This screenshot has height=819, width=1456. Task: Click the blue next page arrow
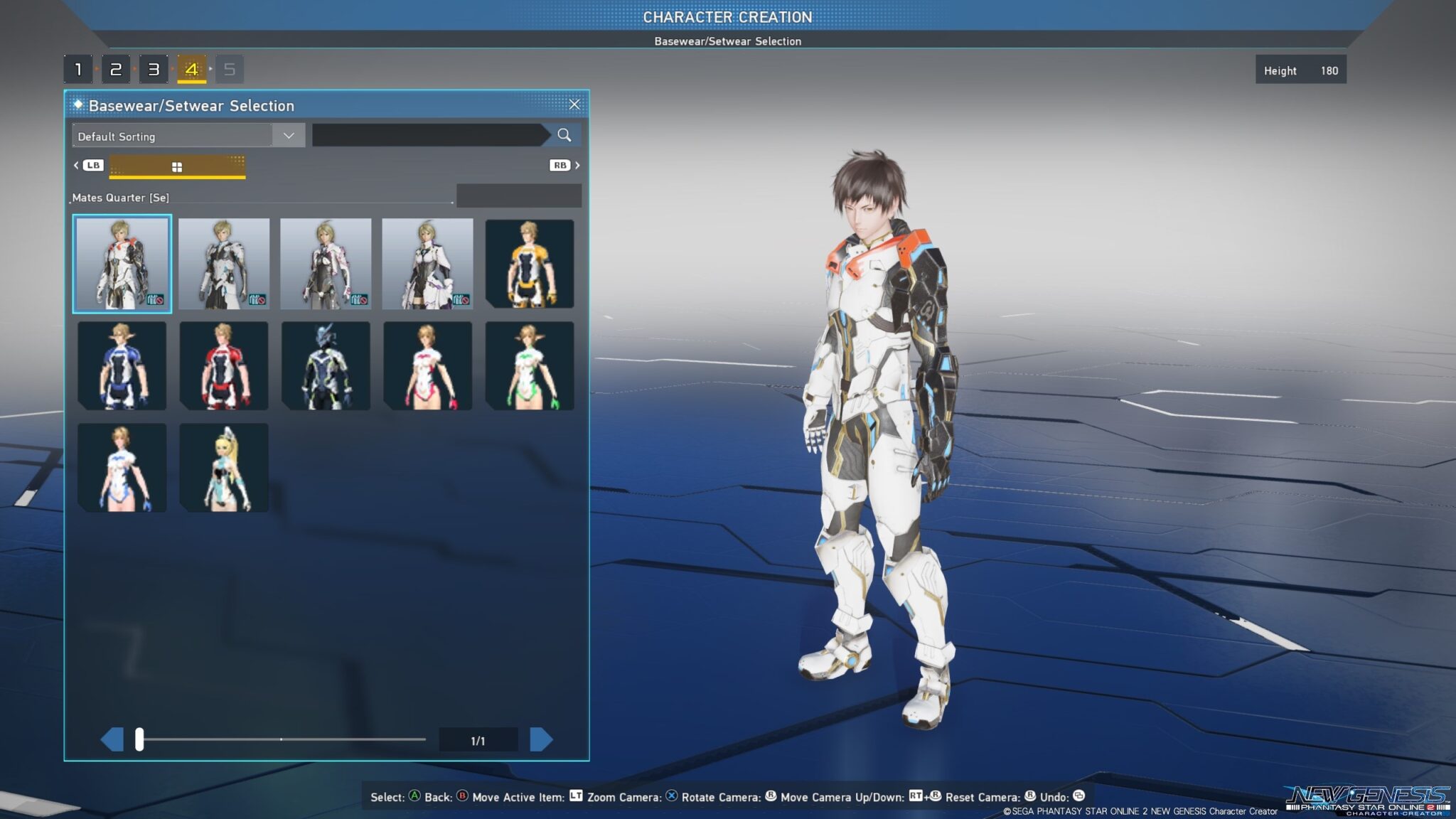[x=542, y=738]
